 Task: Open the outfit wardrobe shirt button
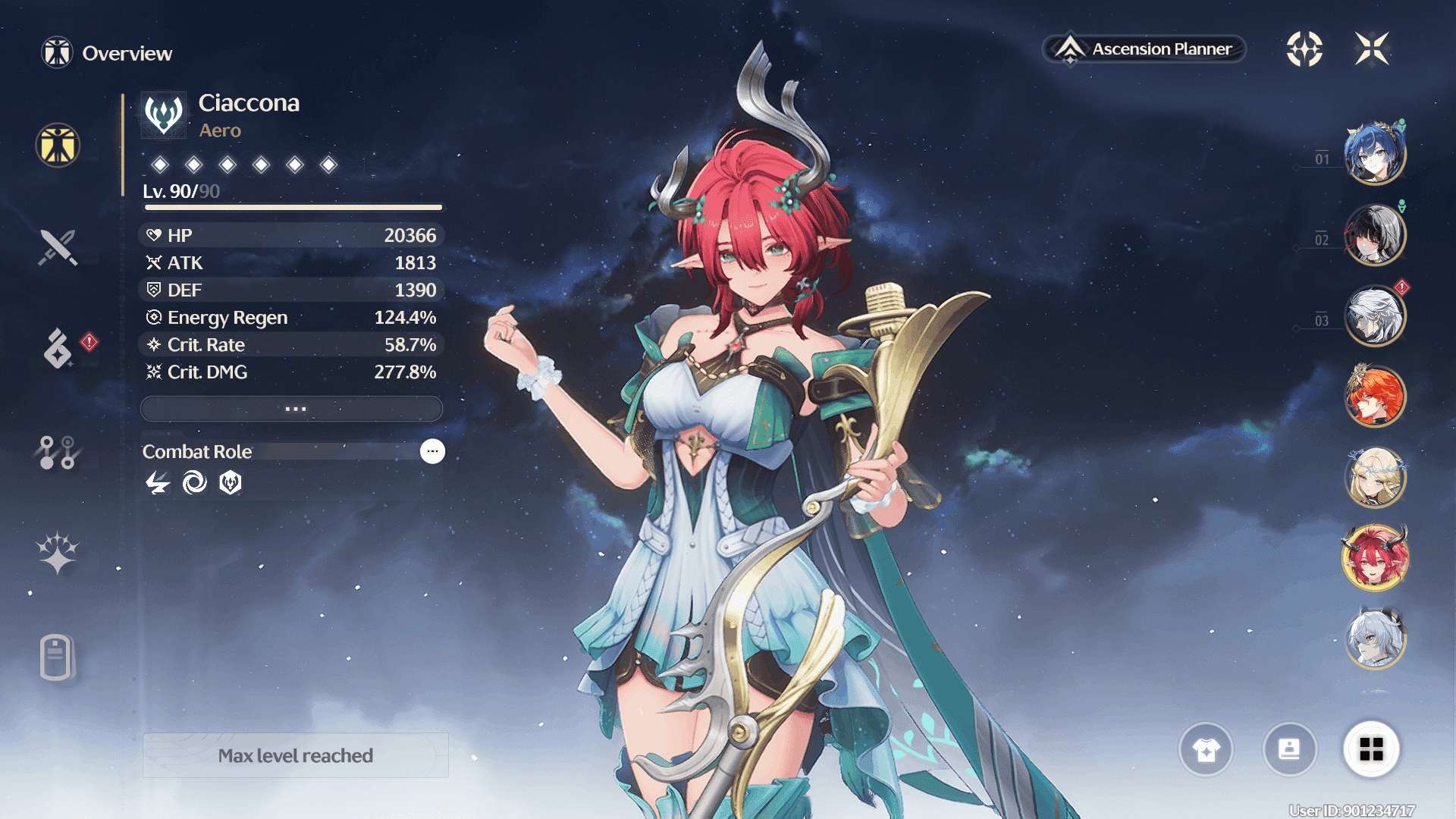1206,750
